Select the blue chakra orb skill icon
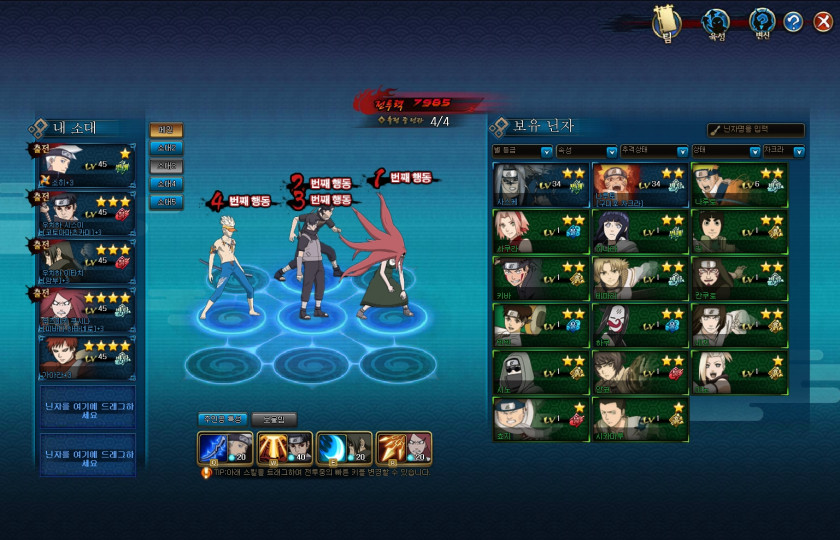This screenshot has width=840, height=540. 331,448
